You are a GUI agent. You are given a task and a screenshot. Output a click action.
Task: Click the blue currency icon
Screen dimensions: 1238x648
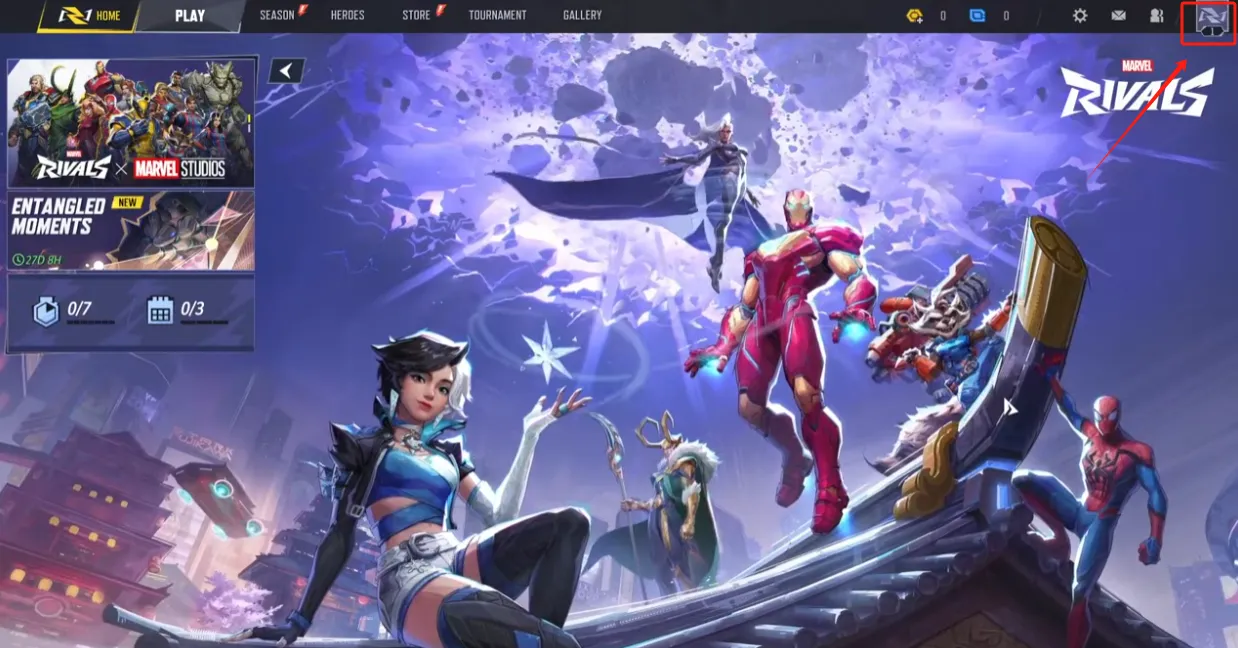click(978, 16)
